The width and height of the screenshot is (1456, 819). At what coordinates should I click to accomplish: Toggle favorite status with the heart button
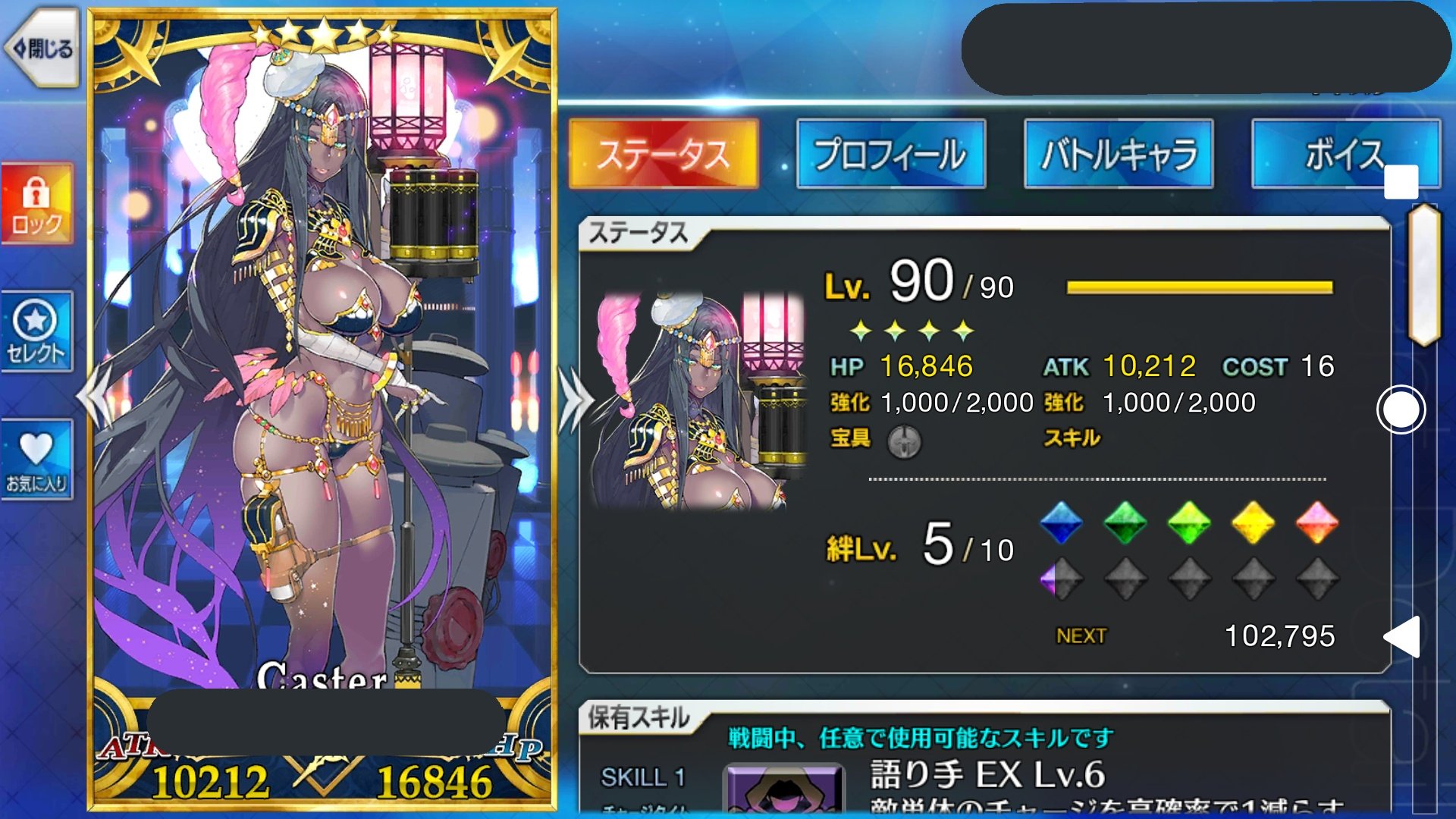tap(37, 455)
